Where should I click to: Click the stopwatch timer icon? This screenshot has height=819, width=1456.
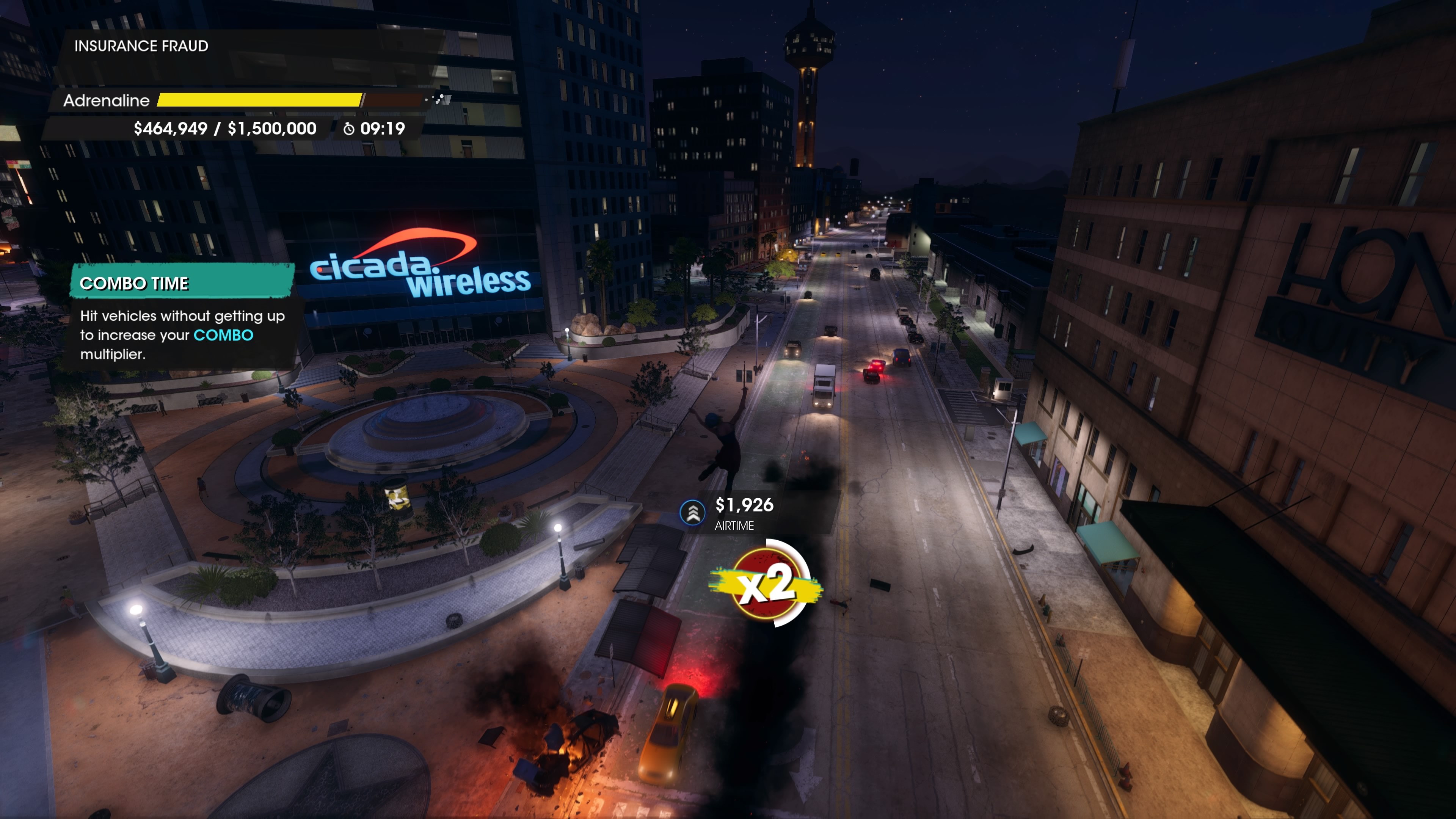(x=349, y=129)
